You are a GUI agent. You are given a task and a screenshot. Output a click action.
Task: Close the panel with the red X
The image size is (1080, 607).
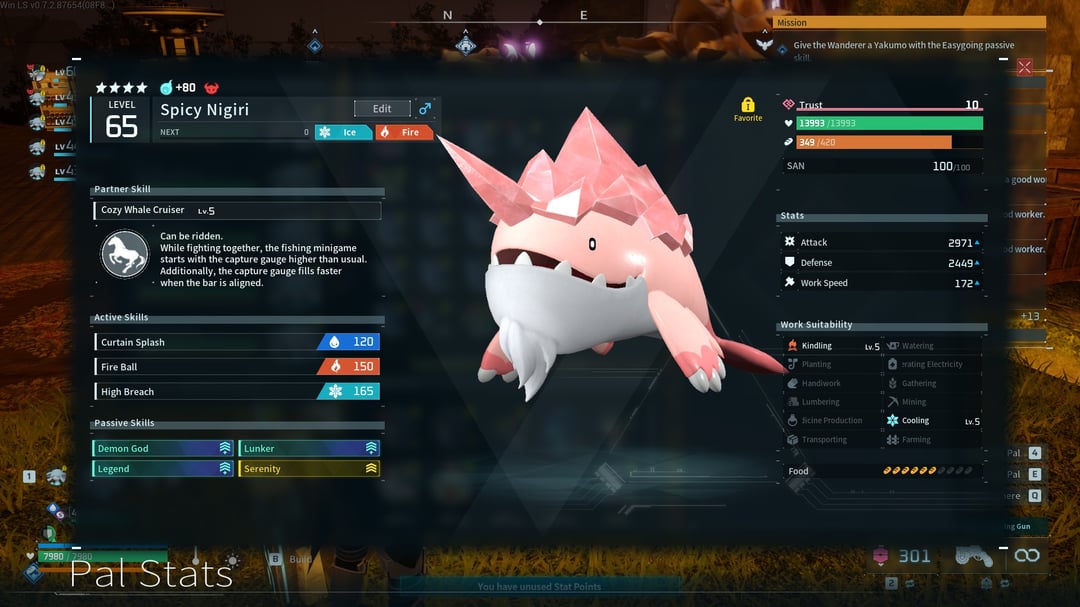point(1024,67)
